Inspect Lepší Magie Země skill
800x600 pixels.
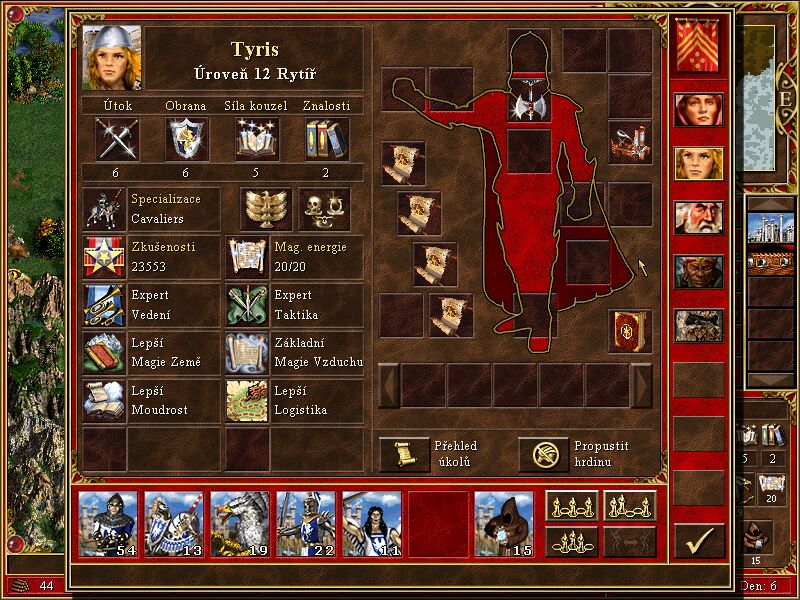(104, 352)
